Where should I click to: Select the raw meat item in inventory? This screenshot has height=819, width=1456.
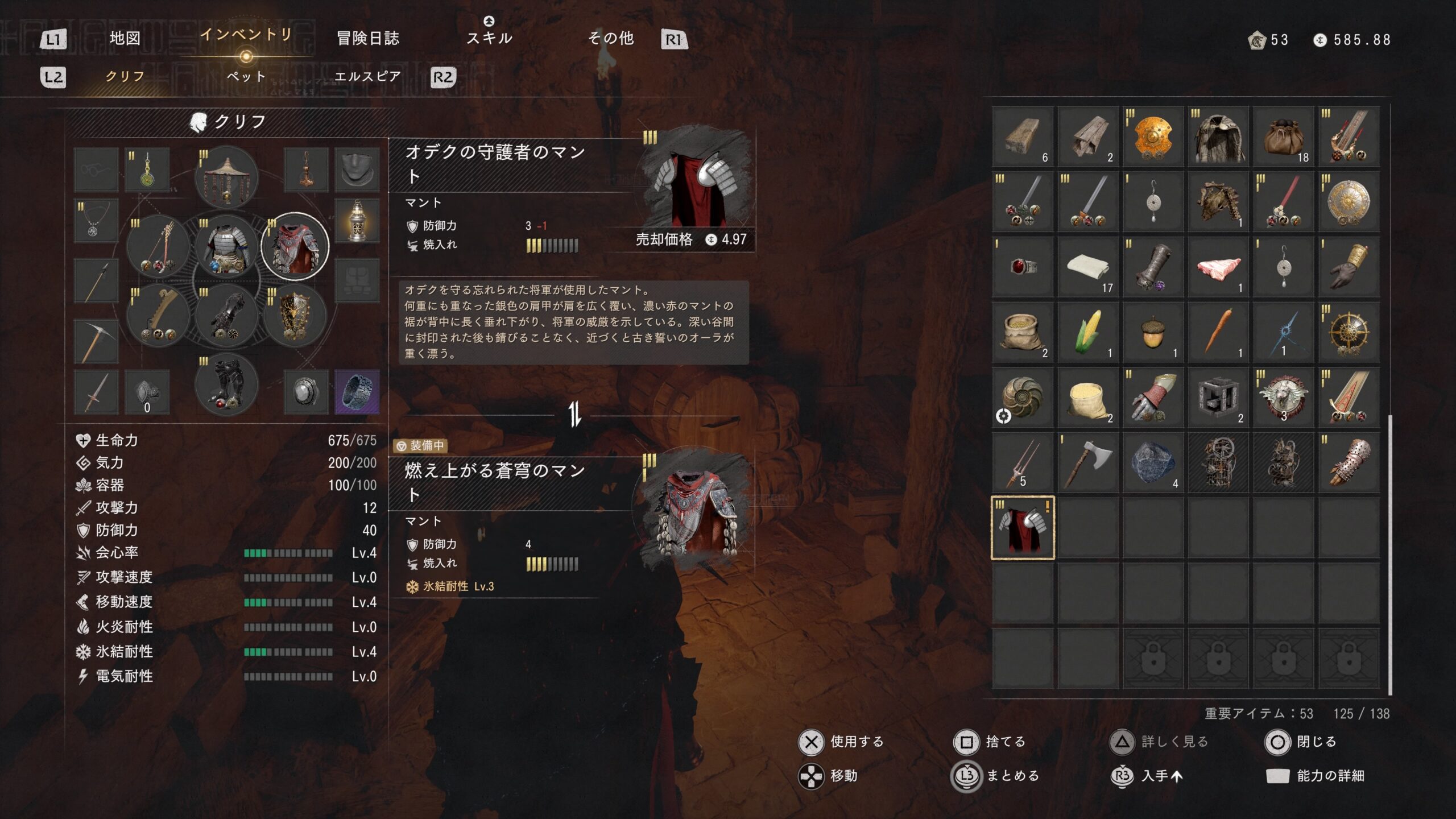pyautogui.click(x=1218, y=267)
